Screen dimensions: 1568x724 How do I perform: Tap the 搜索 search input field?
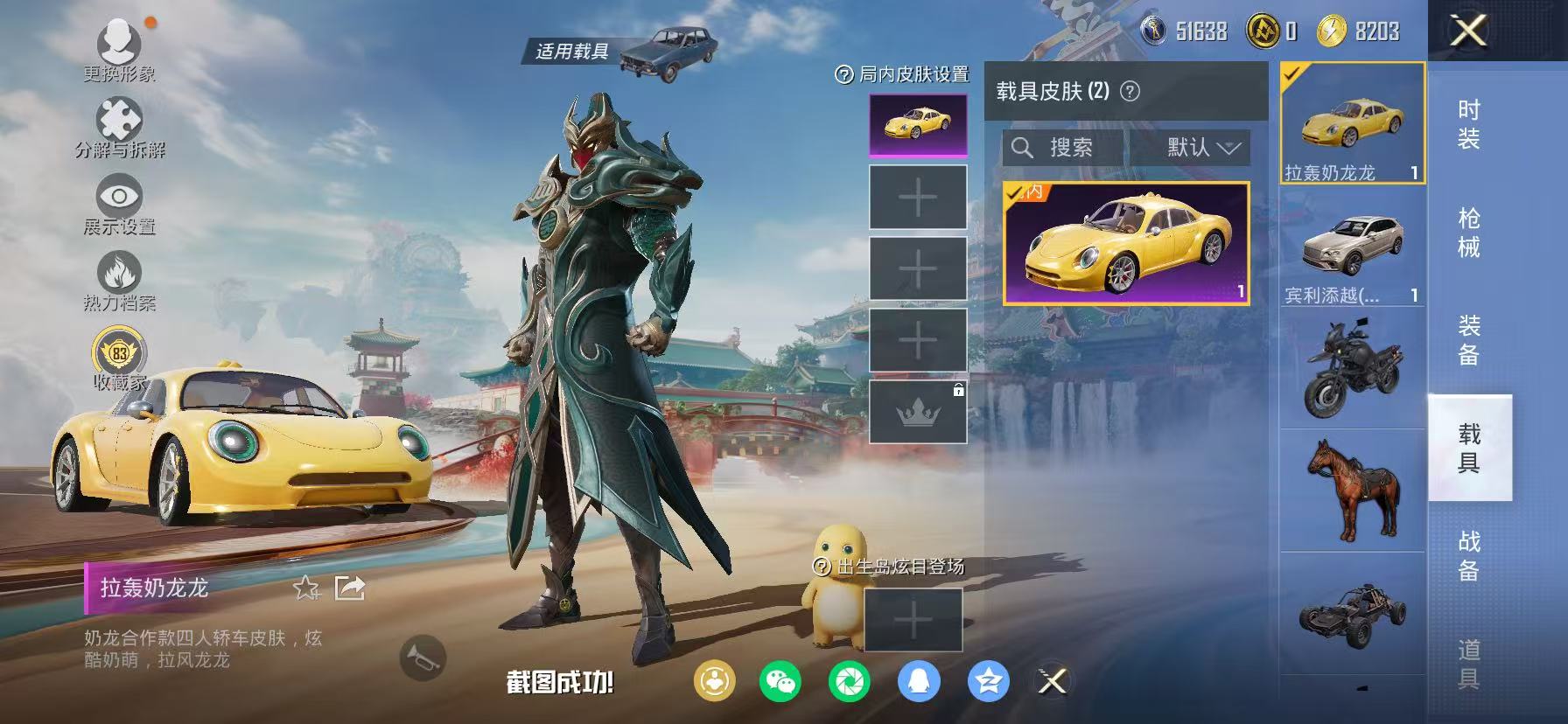[x=1063, y=148]
